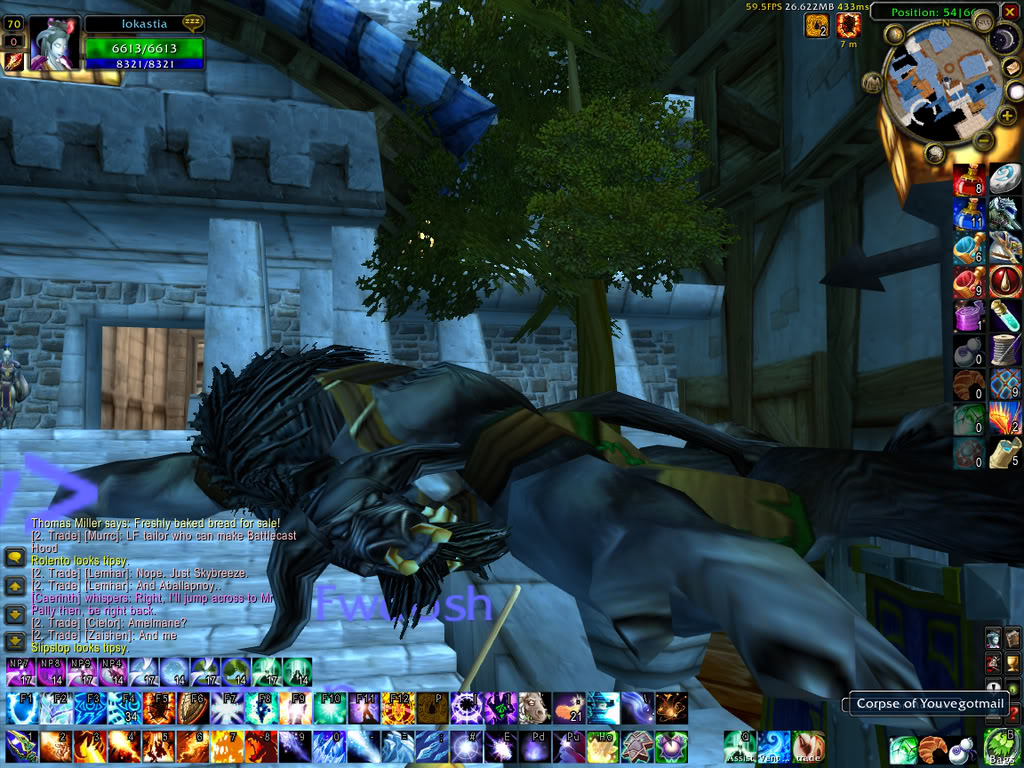Open the golden chalice micro menu button
This screenshot has height=768, width=1024.
point(1012,661)
